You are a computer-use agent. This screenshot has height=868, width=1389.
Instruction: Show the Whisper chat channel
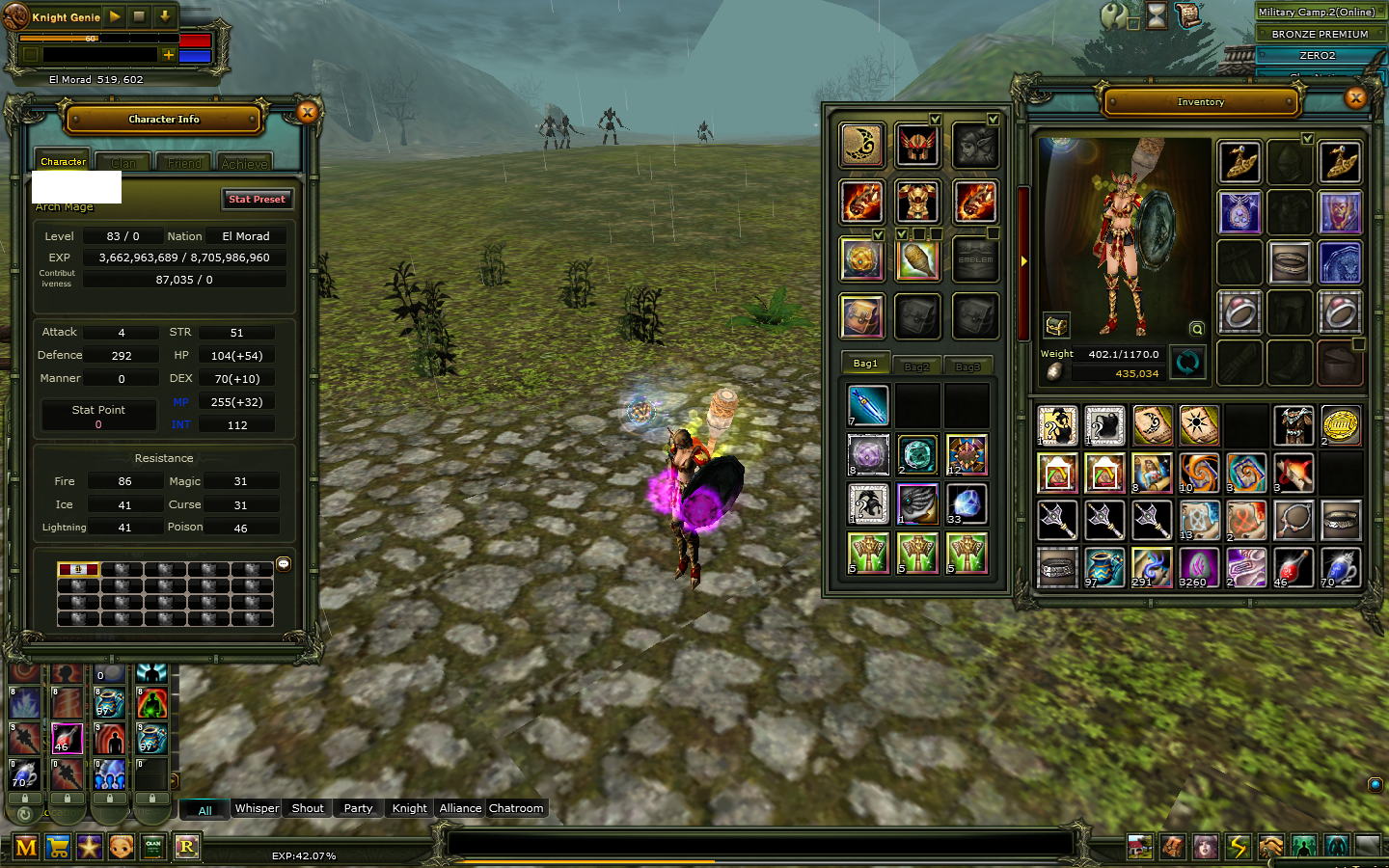(x=257, y=808)
